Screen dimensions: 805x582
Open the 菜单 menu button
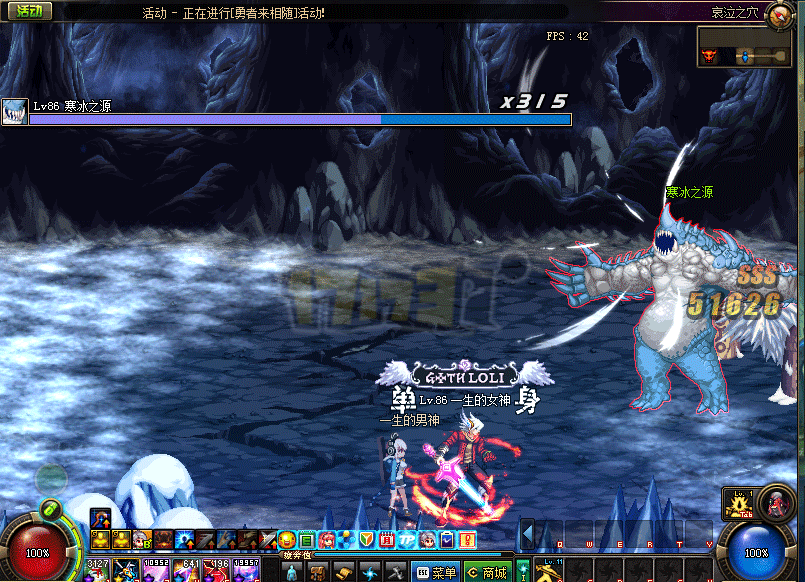tap(436, 572)
